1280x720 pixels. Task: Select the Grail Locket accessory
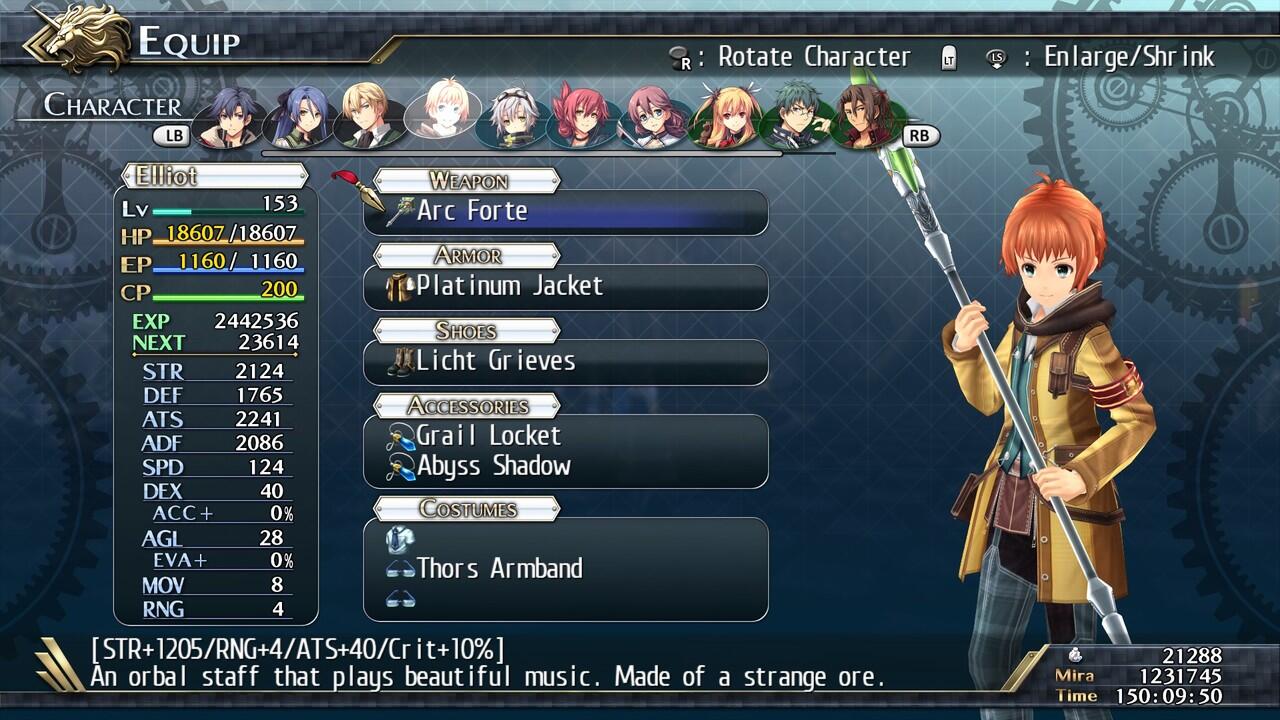[x=565, y=436]
